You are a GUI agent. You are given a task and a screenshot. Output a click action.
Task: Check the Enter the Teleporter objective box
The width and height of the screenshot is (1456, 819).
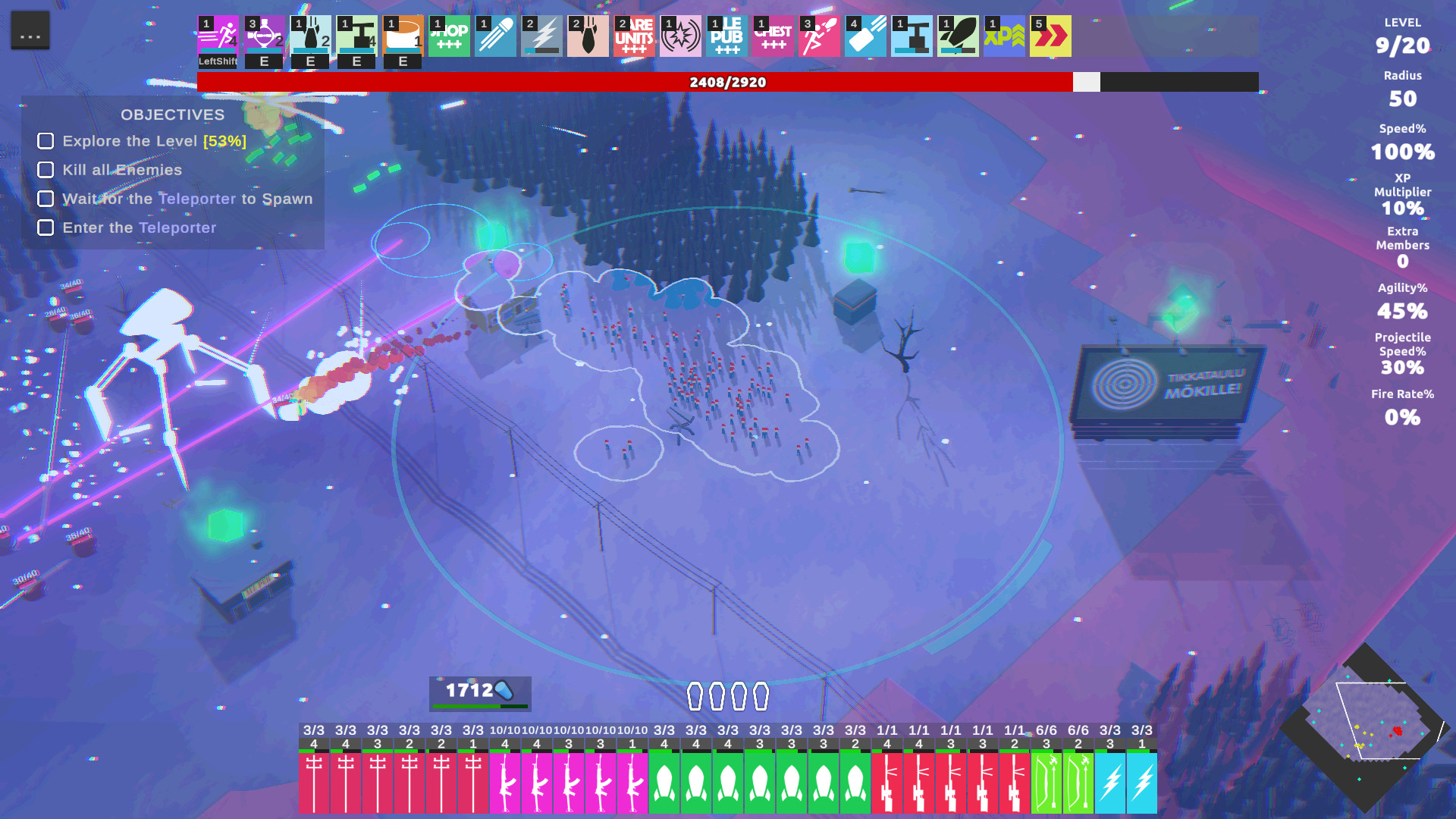tap(45, 227)
